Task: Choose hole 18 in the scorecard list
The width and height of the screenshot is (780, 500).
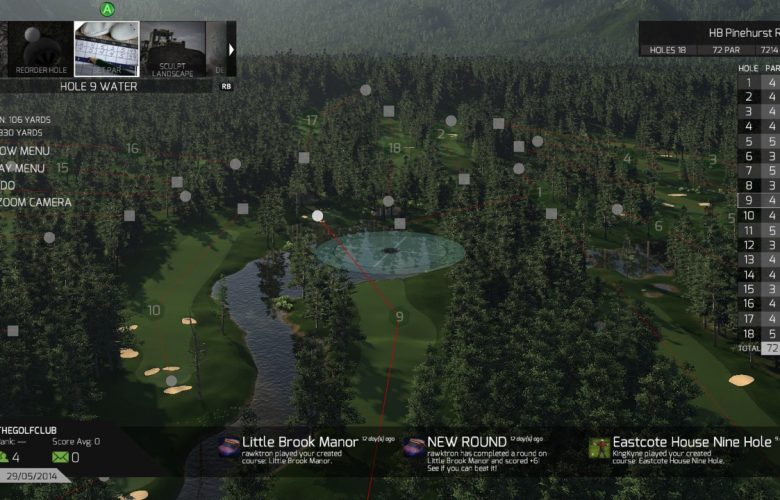Action: click(749, 334)
